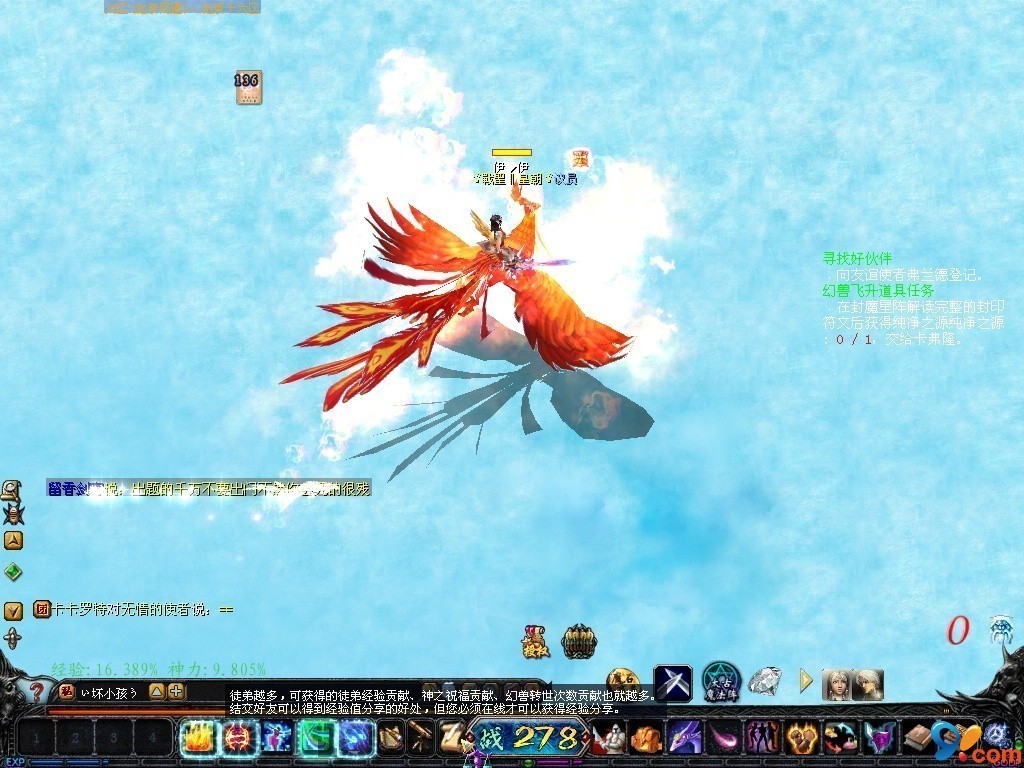Viewport: 1024px width, 768px height.
Task: Use the green swirl skill slot
Action: point(317,739)
